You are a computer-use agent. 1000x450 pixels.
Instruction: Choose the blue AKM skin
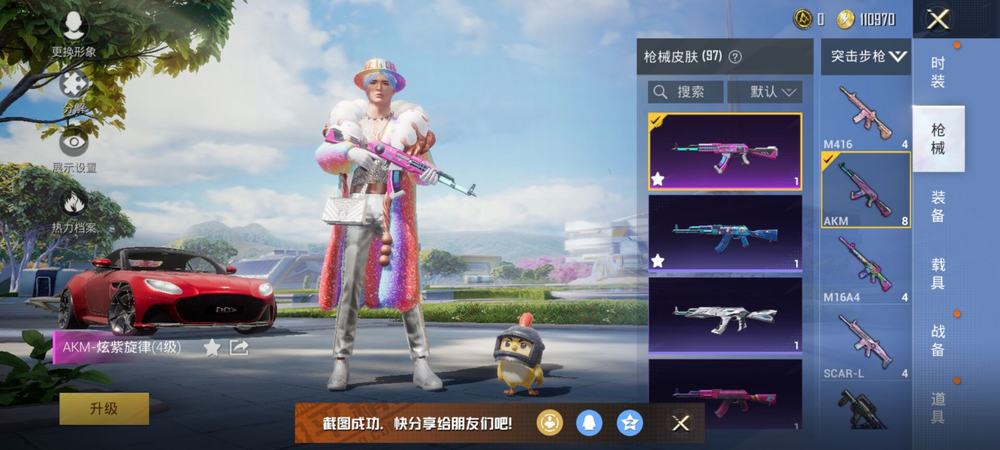pyautogui.click(x=725, y=233)
